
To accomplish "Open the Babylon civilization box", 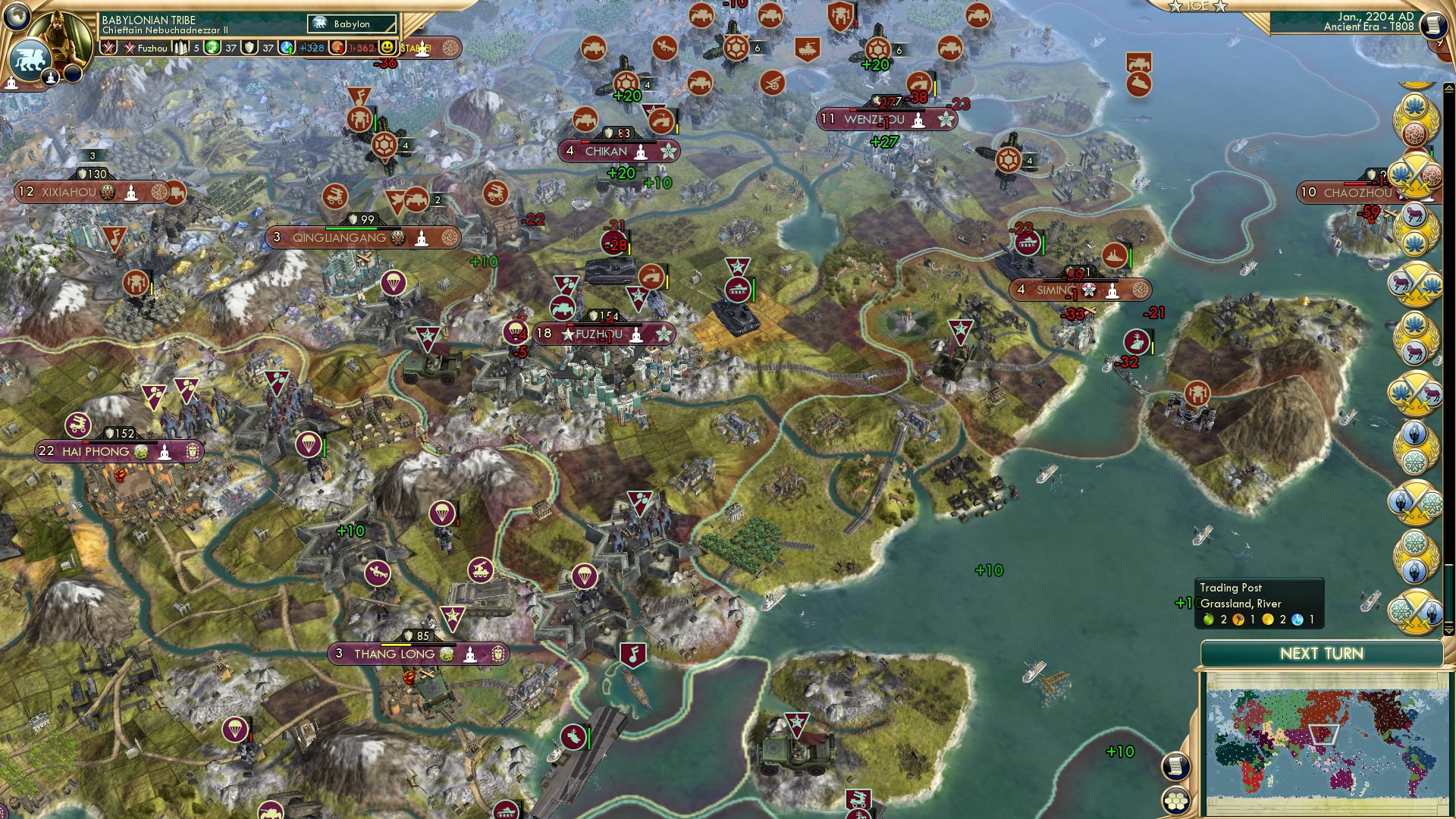I will click(x=350, y=24).
